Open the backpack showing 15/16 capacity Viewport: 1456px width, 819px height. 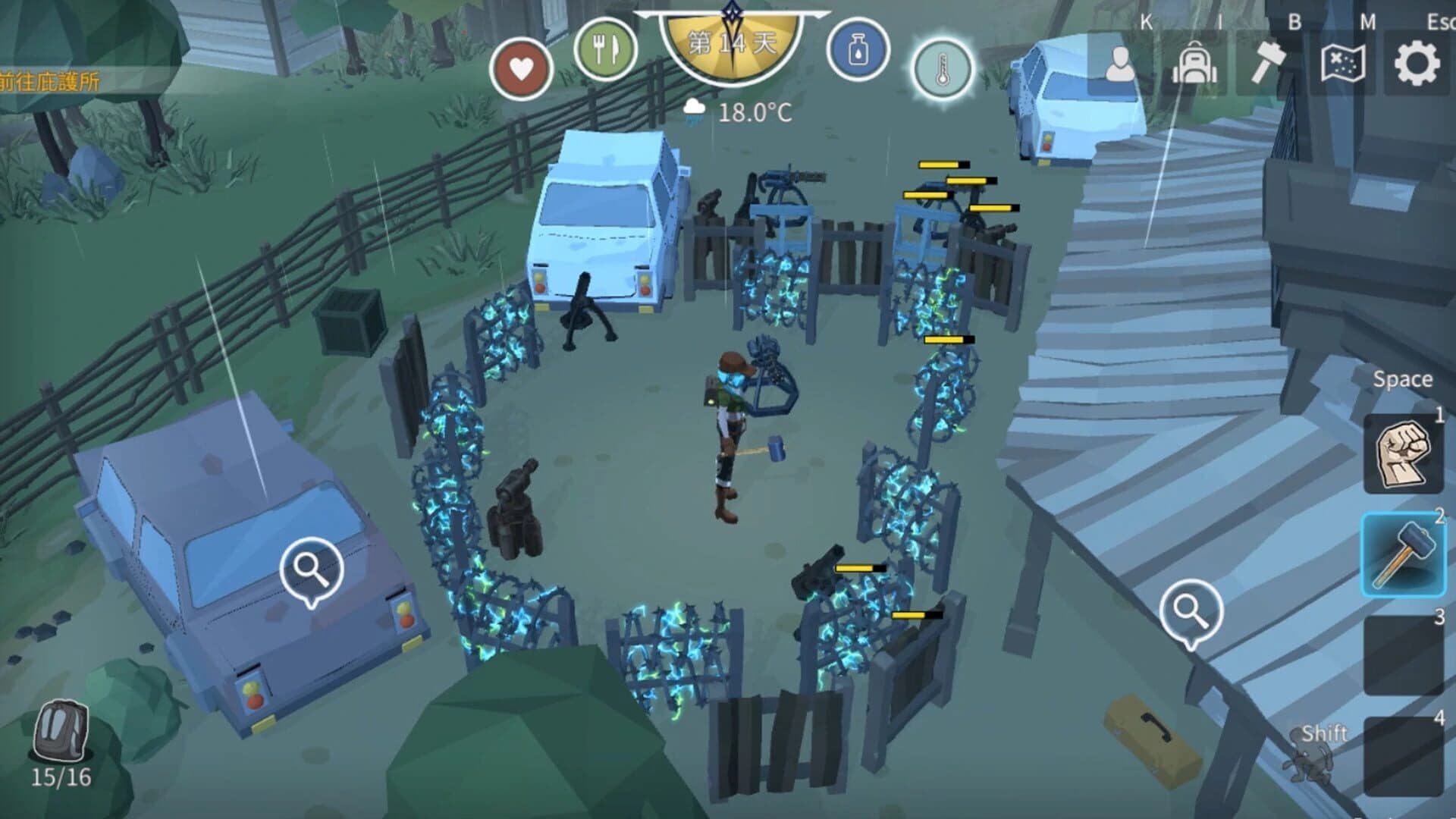tap(59, 730)
